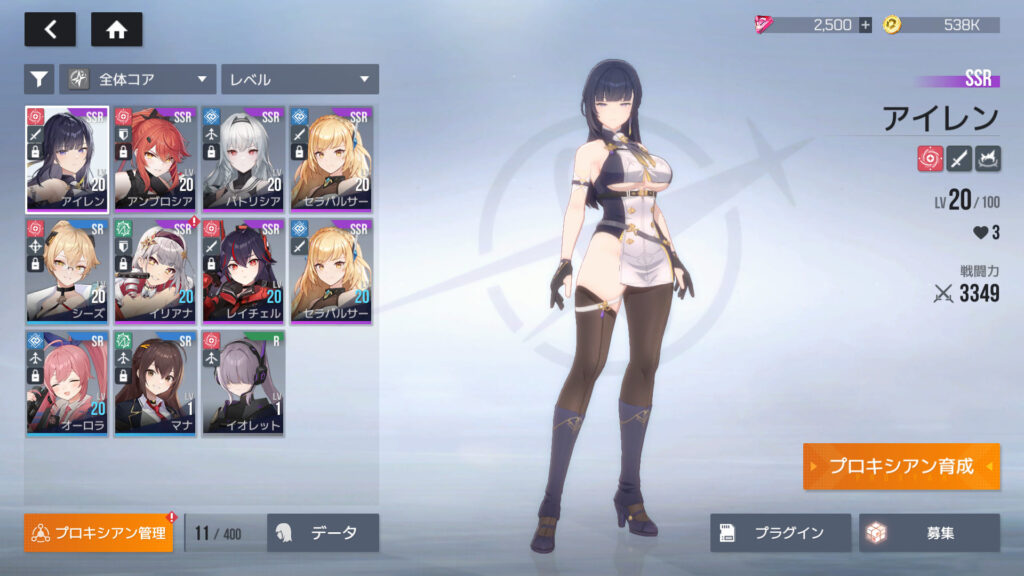The width and height of the screenshot is (1024, 576).
Task: Return to the home screen
Action: 116,30
